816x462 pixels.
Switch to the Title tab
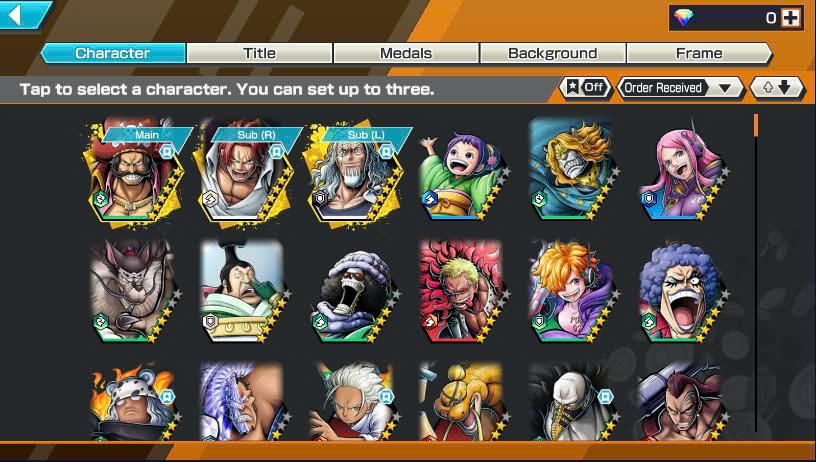pos(259,53)
